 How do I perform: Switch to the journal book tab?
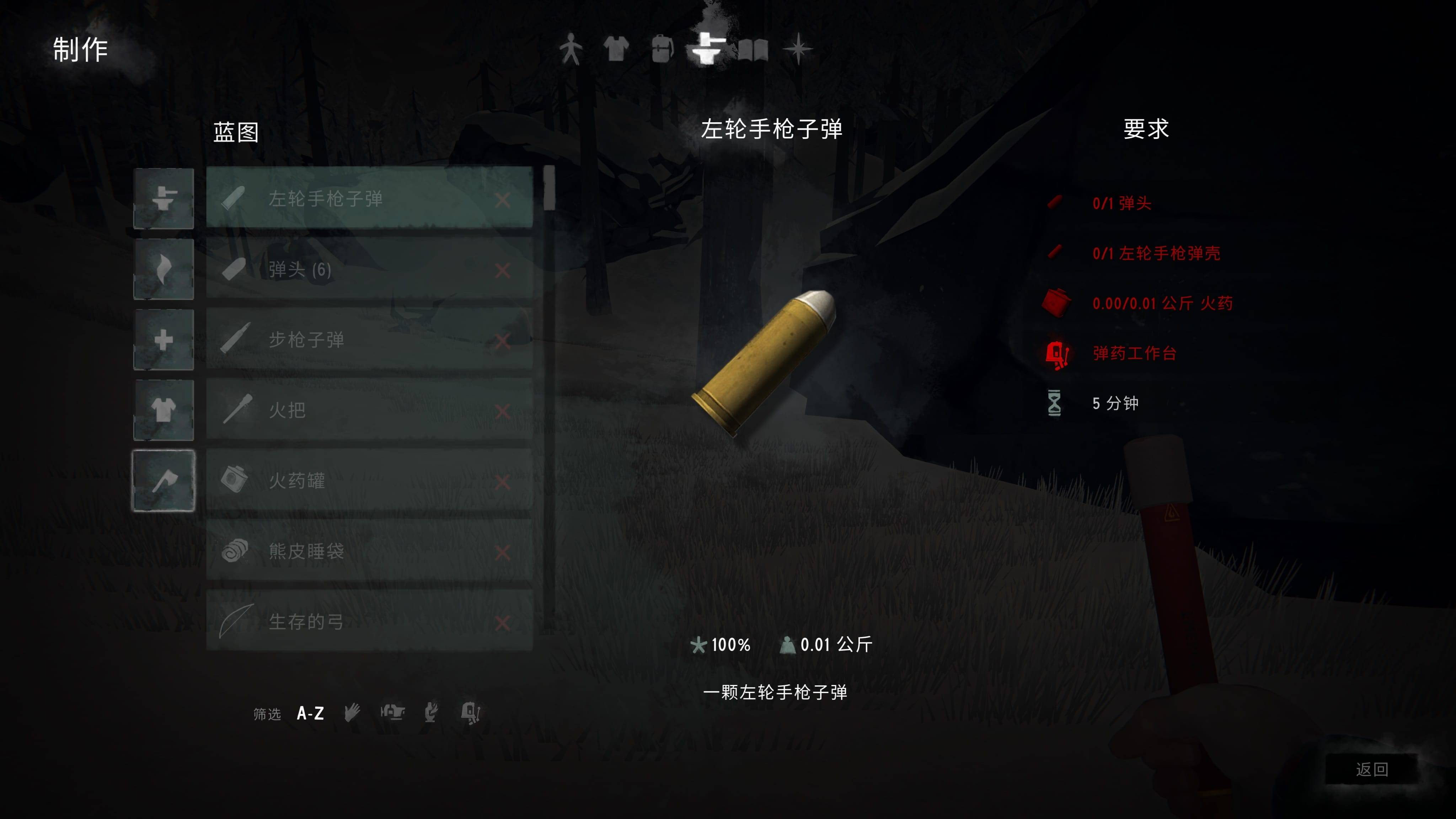[x=753, y=50]
